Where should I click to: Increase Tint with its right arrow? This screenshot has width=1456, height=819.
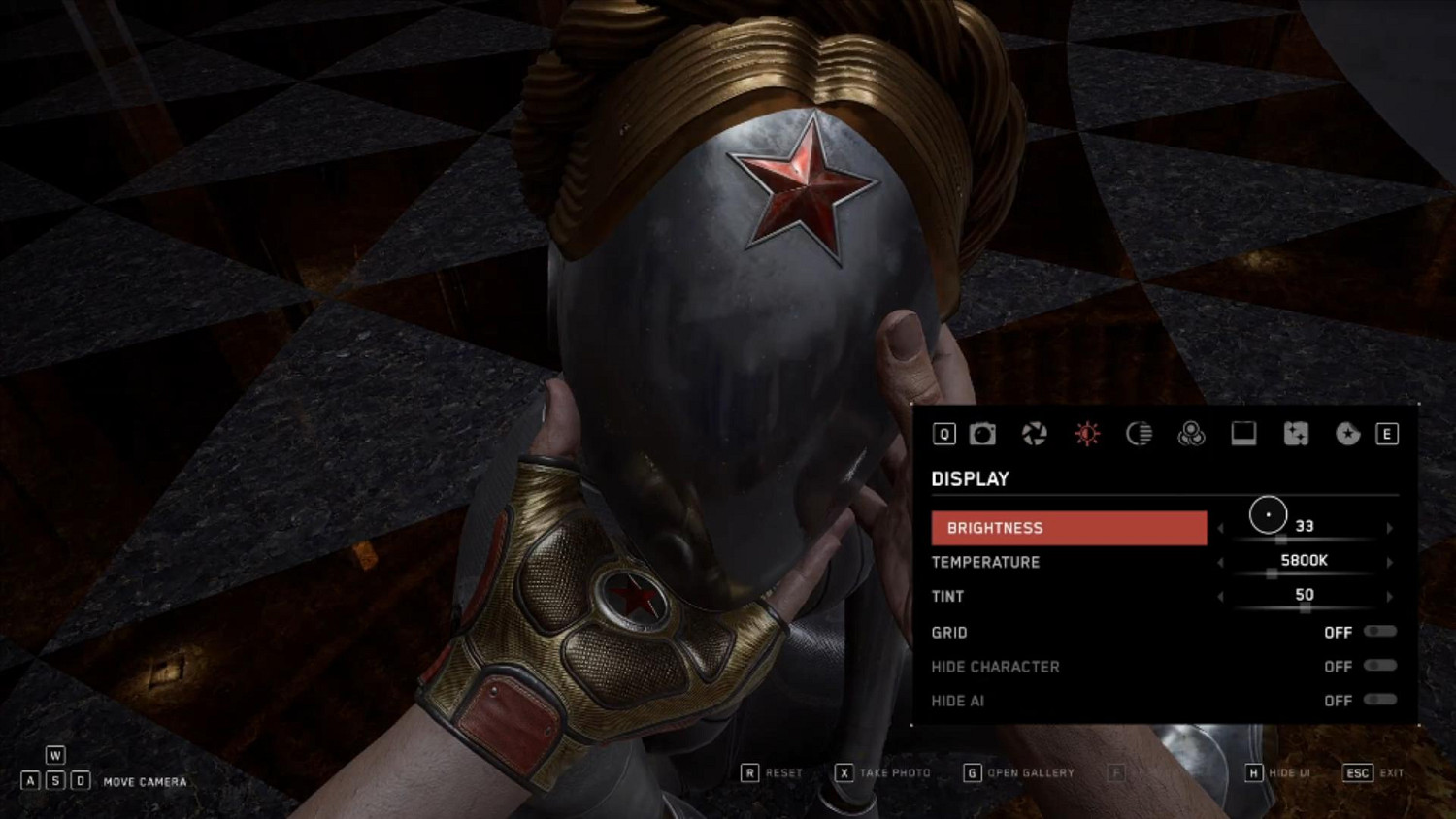[x=1390, y=596]
